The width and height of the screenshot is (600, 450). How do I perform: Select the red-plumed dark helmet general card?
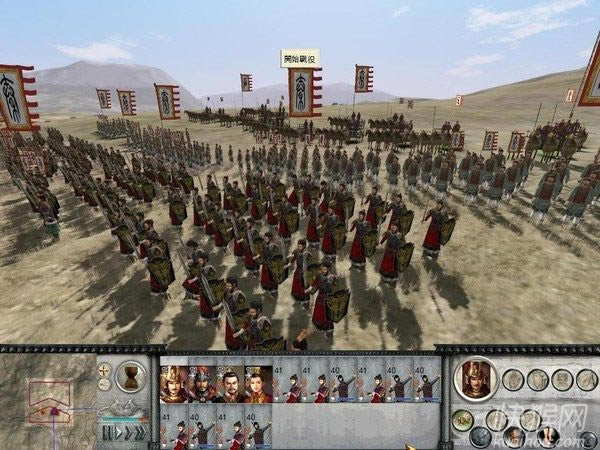click(x=202, y=384)
